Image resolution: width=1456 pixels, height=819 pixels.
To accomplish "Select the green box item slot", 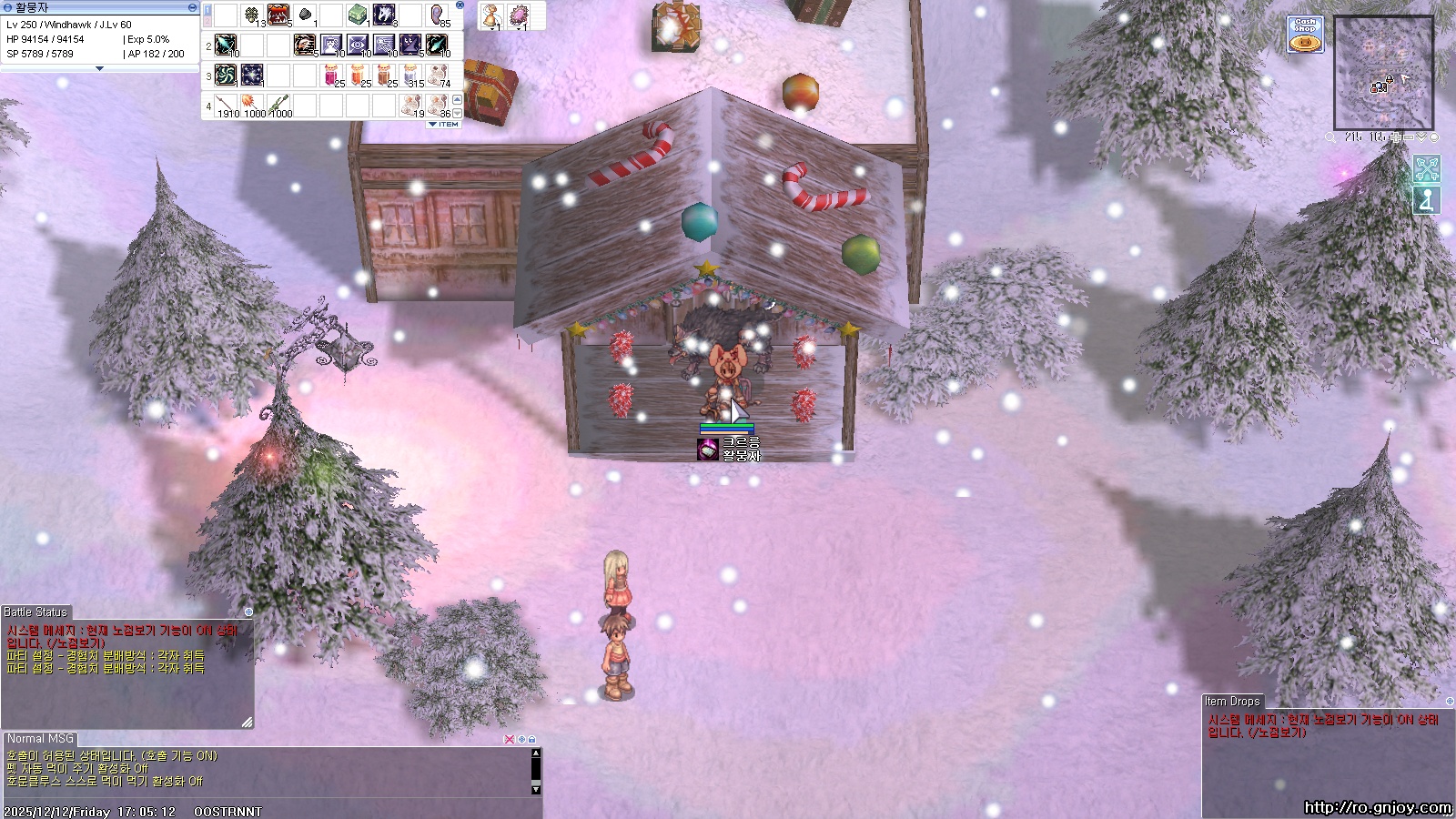I will click(x=358, y=15).
